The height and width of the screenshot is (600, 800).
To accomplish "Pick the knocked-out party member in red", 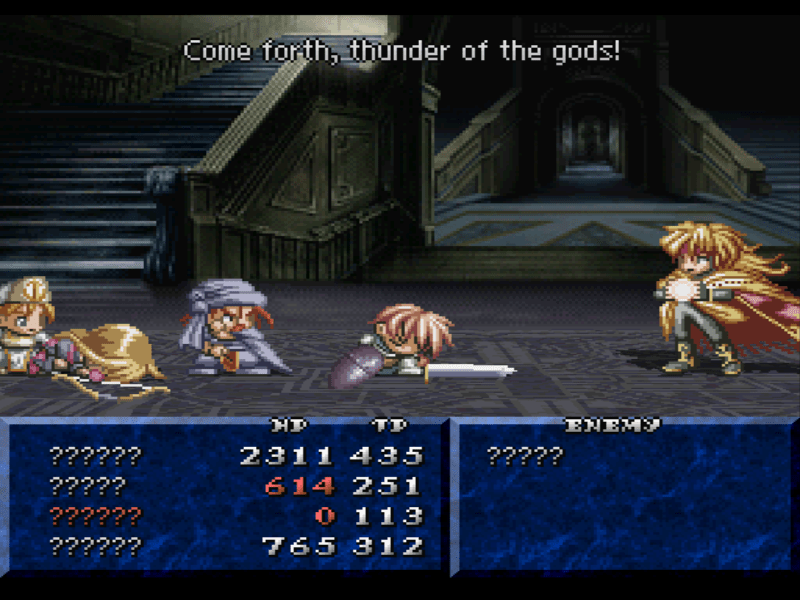I will click(x=96, y=517).
